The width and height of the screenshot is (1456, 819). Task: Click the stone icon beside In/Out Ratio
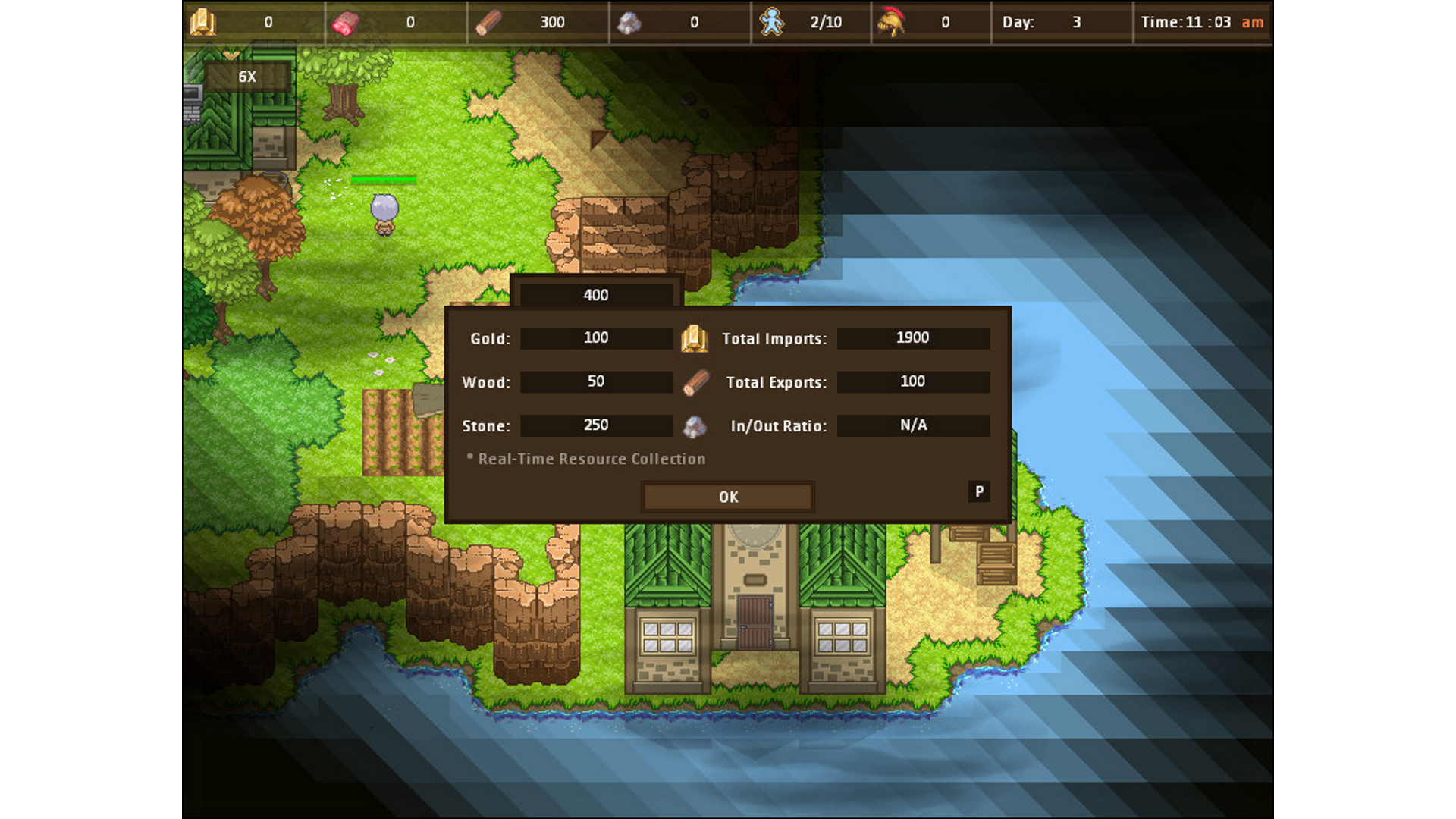point(695,425)
